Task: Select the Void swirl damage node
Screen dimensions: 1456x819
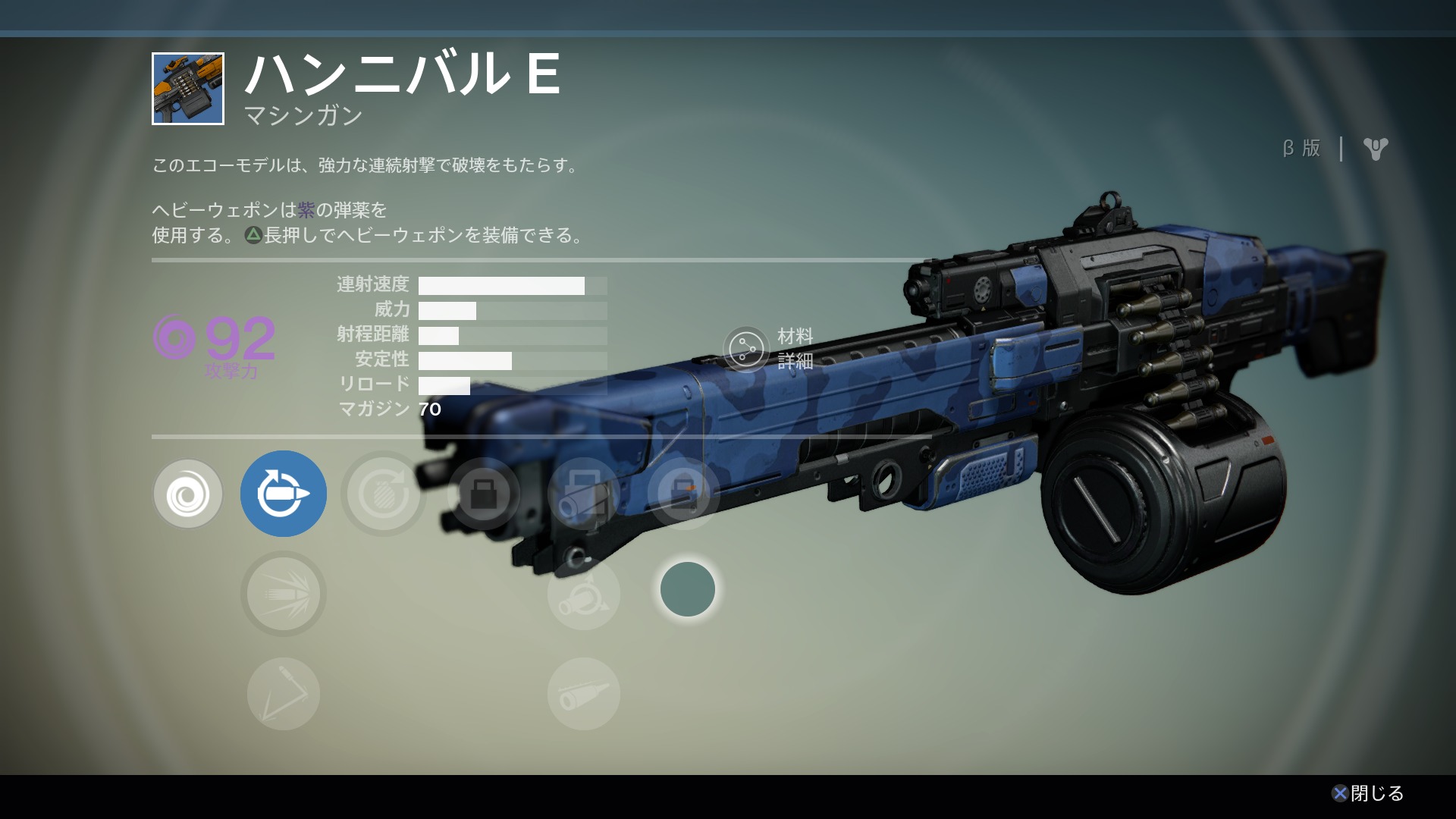Action: pyautogui.click(x=188, y=494)
